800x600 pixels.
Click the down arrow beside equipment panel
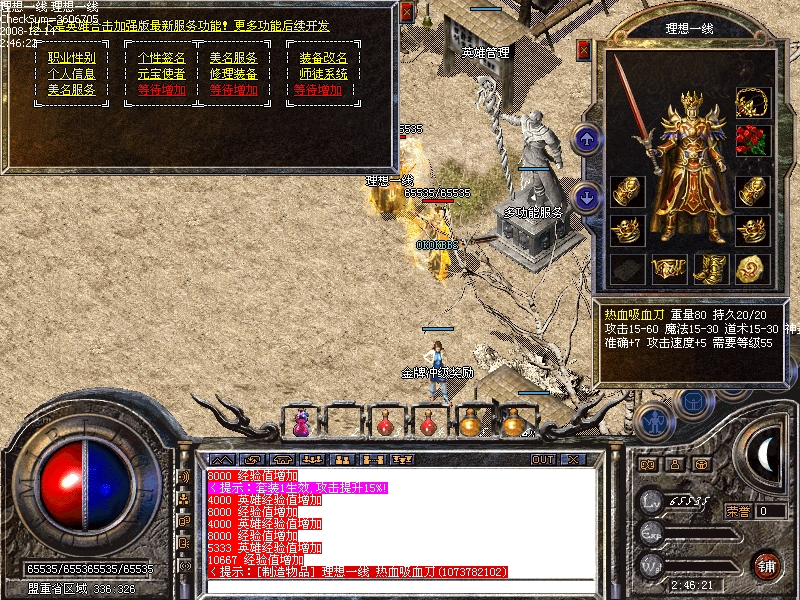pyautogui.click(x=588, y=197)
